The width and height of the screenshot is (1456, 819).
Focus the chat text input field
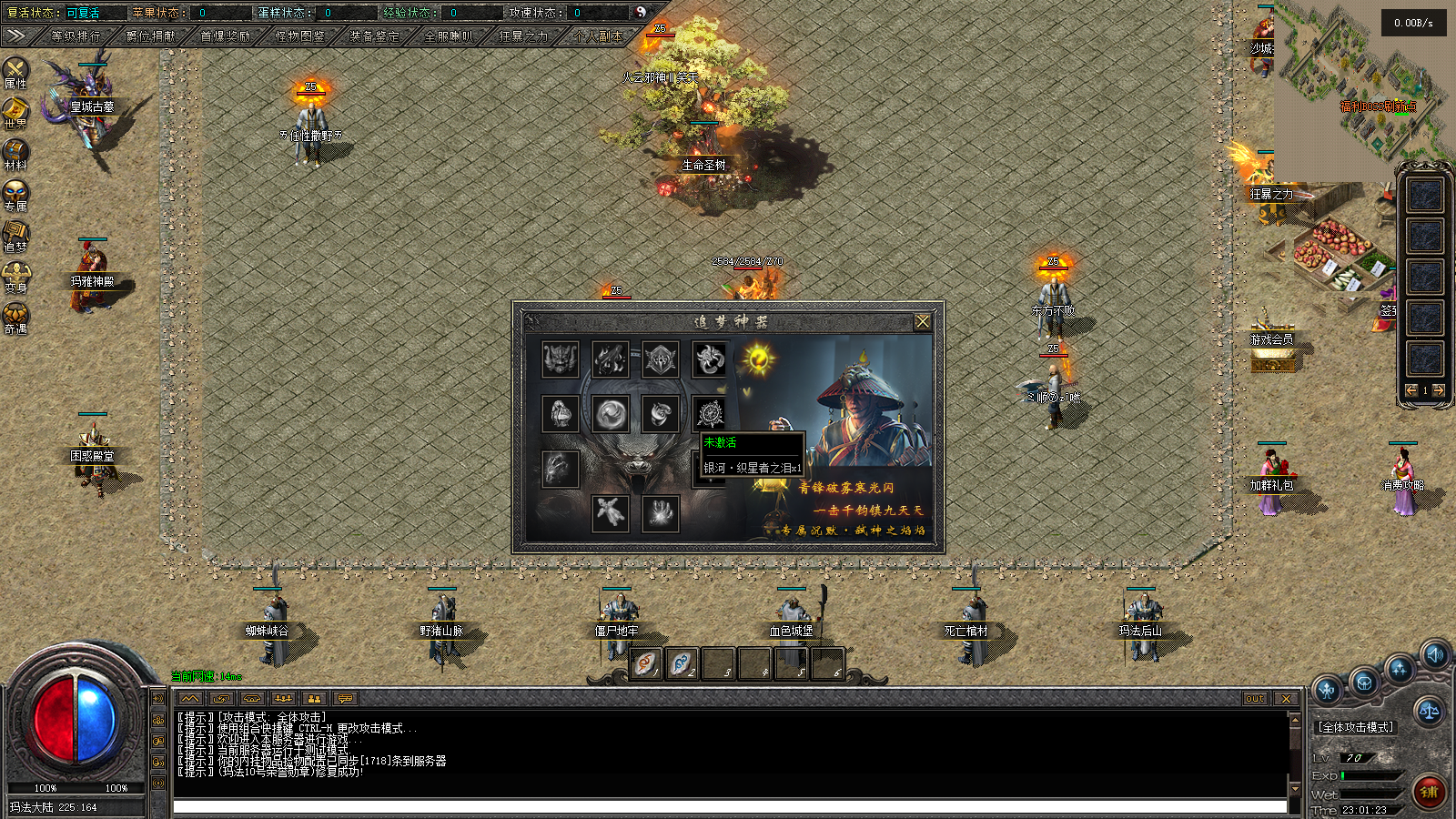(x=728, y=806)
